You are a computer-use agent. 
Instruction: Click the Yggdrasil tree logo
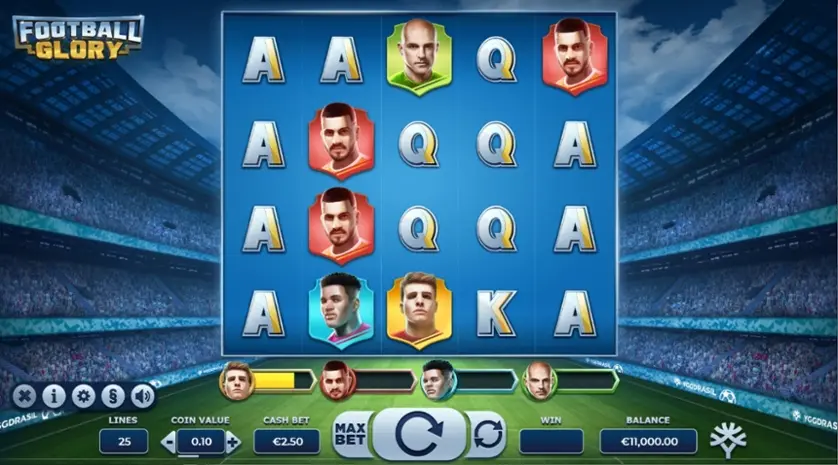tap(728, 439)
